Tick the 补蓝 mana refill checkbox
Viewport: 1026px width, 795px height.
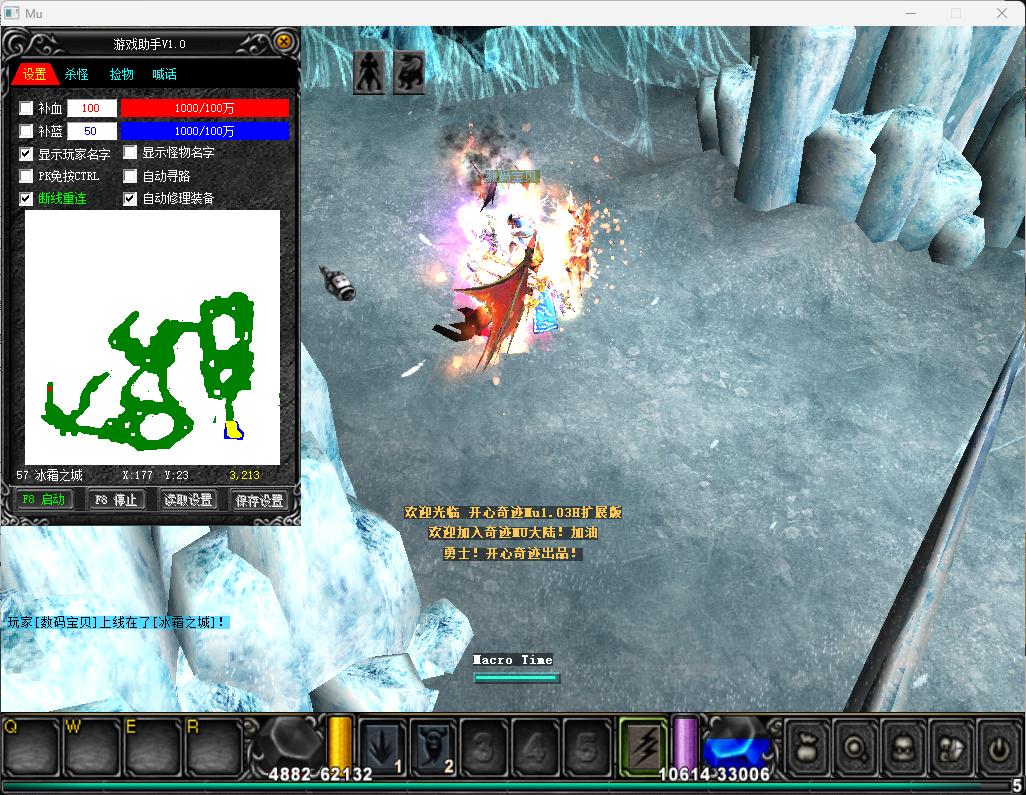[x=27, y=131]
